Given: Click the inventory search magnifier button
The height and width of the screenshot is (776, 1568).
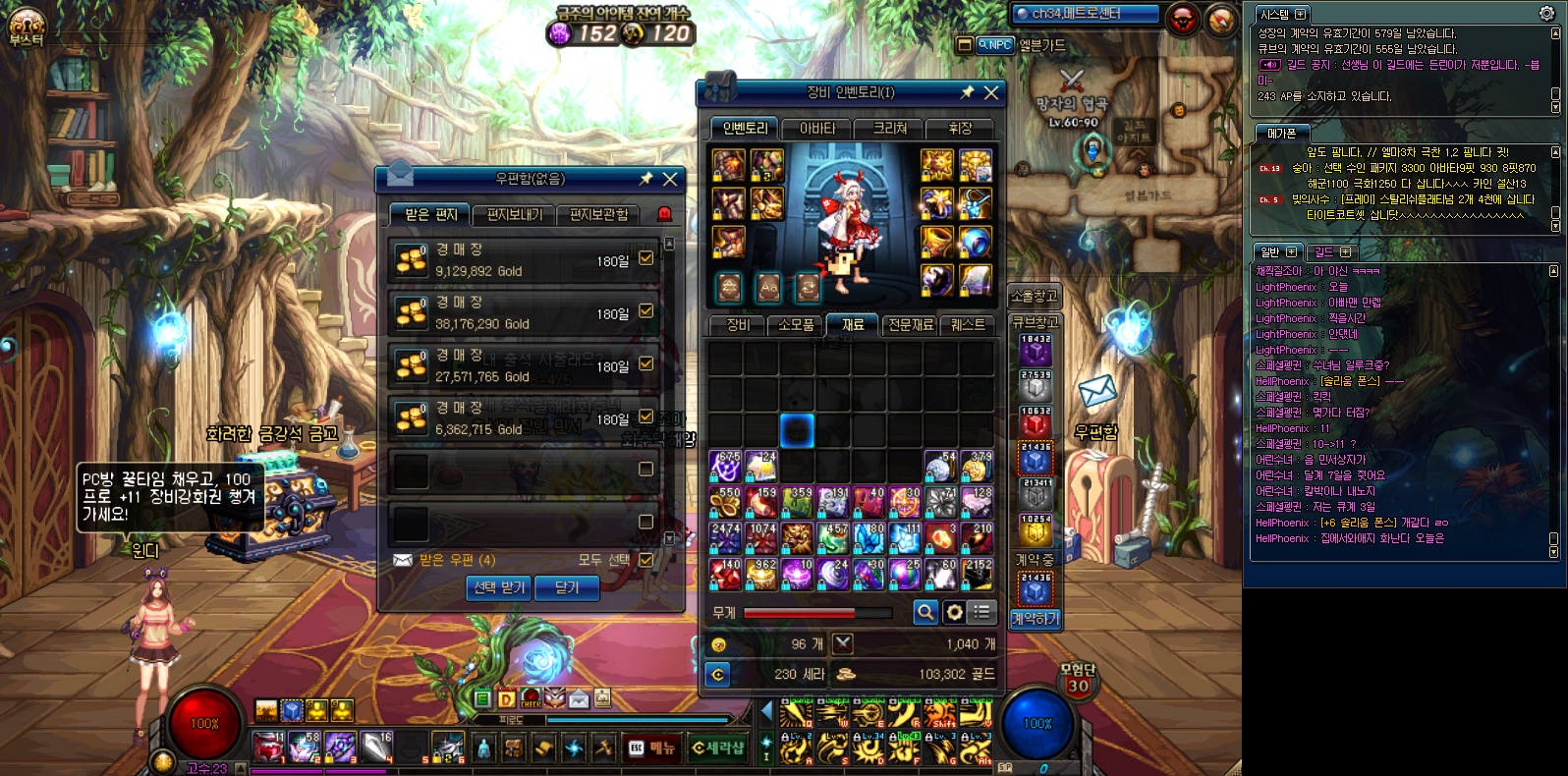Looking at the screenshot, I should 924,612.
